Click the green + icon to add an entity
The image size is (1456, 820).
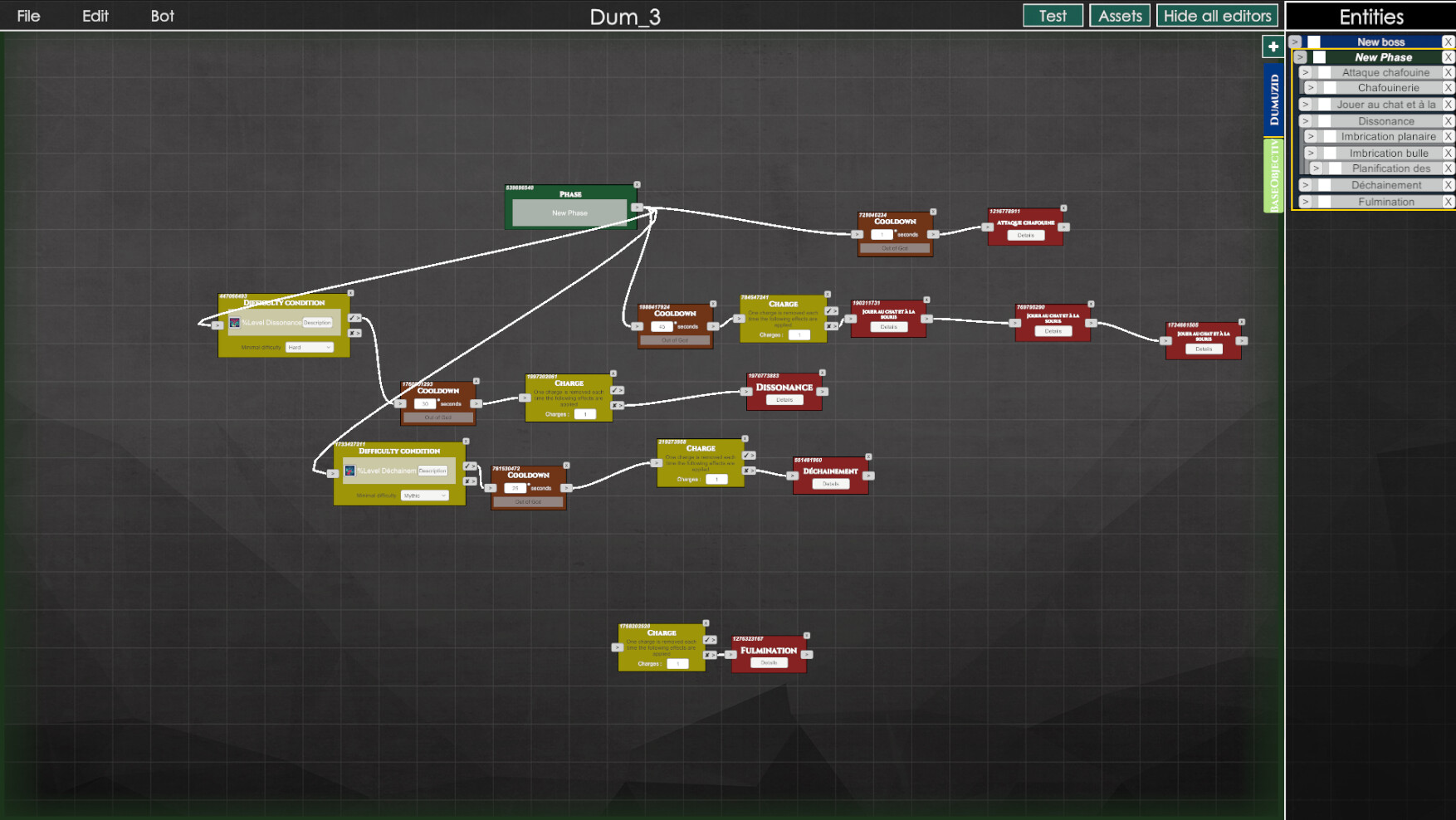(x=1273, y=46)
